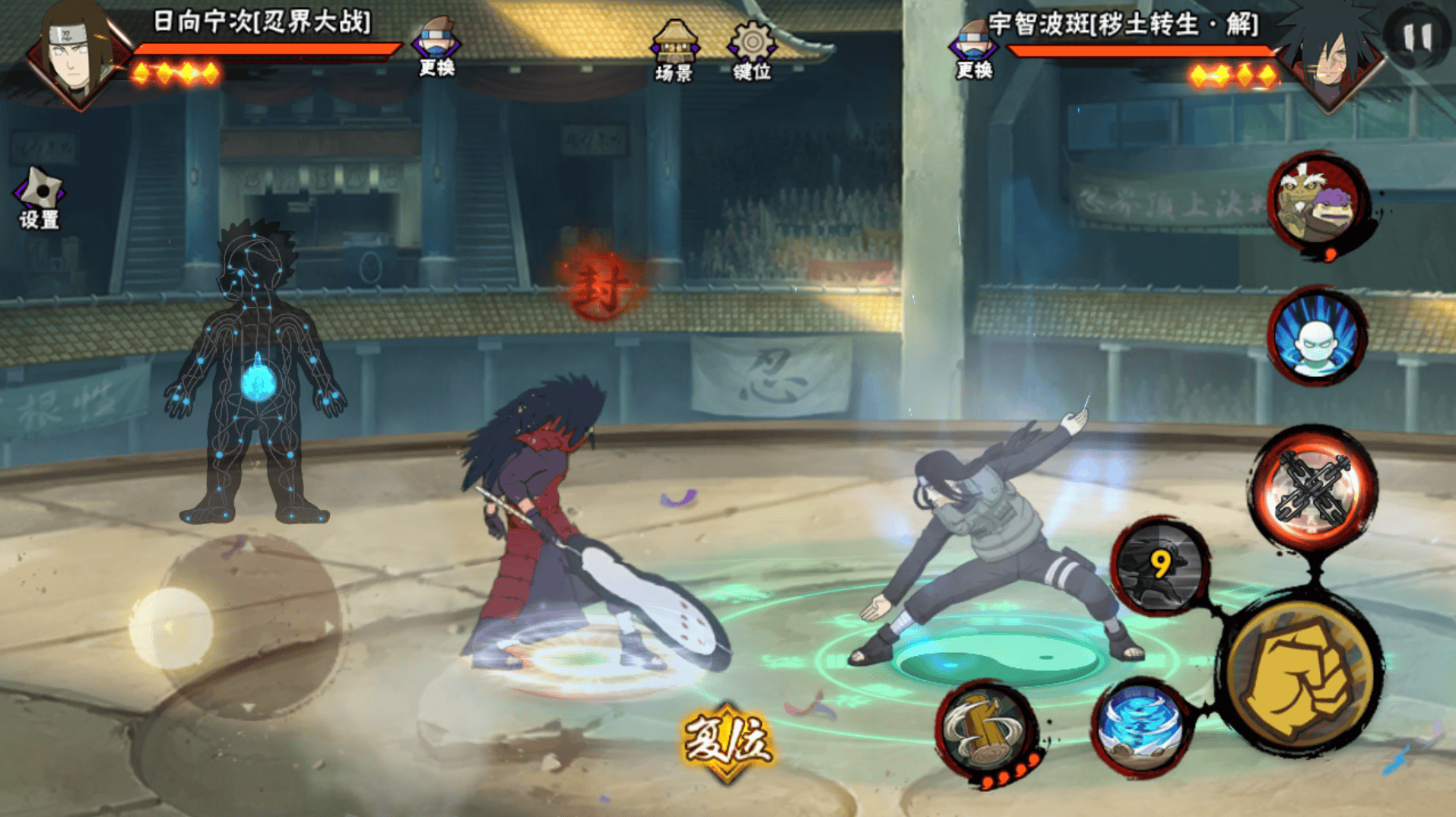
Task: Open the 设置 settings shuriken icon
Action: (x=40, y=198)
